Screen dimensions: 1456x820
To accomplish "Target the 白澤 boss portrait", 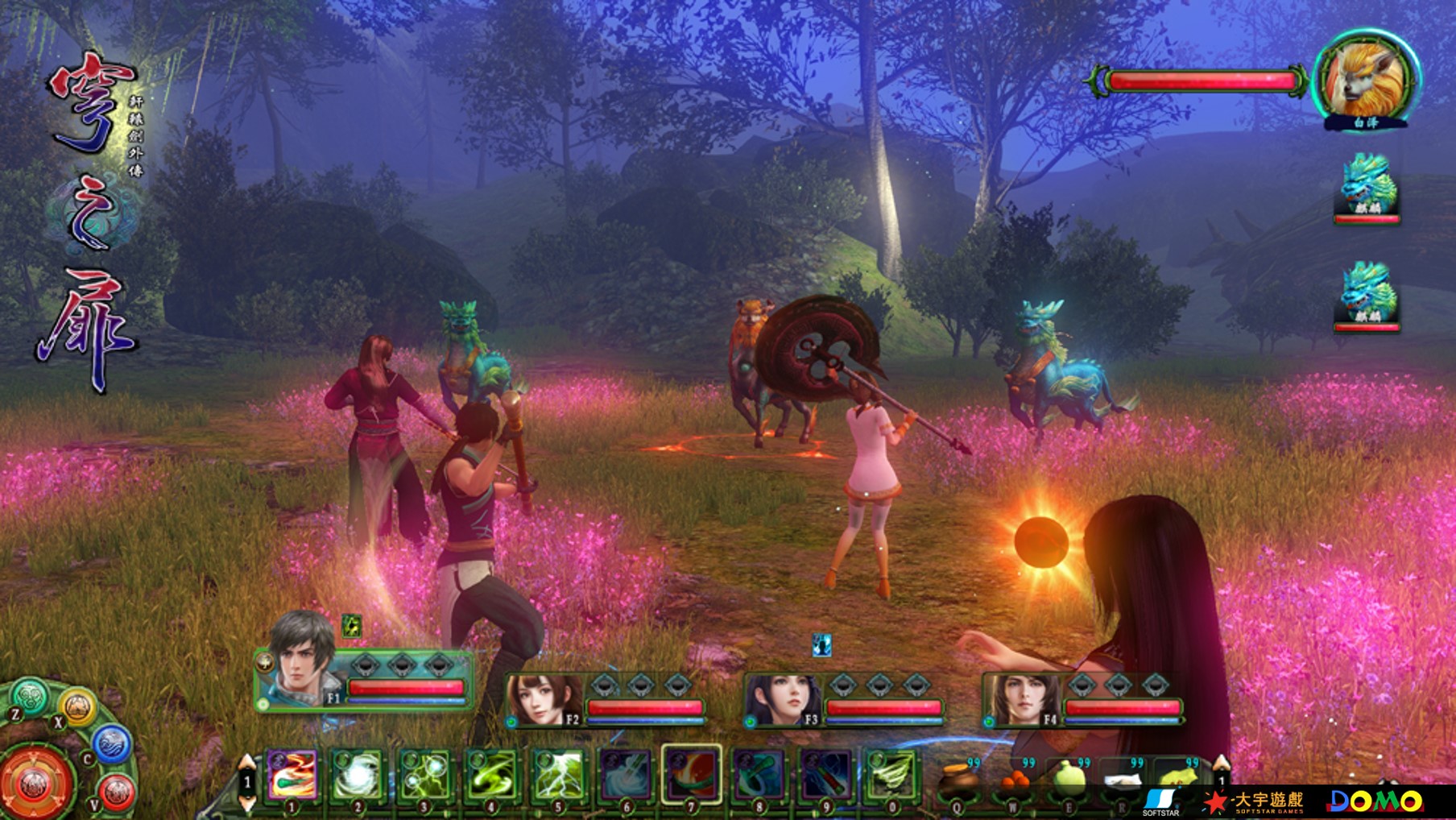I will (x=1366, y=79).
